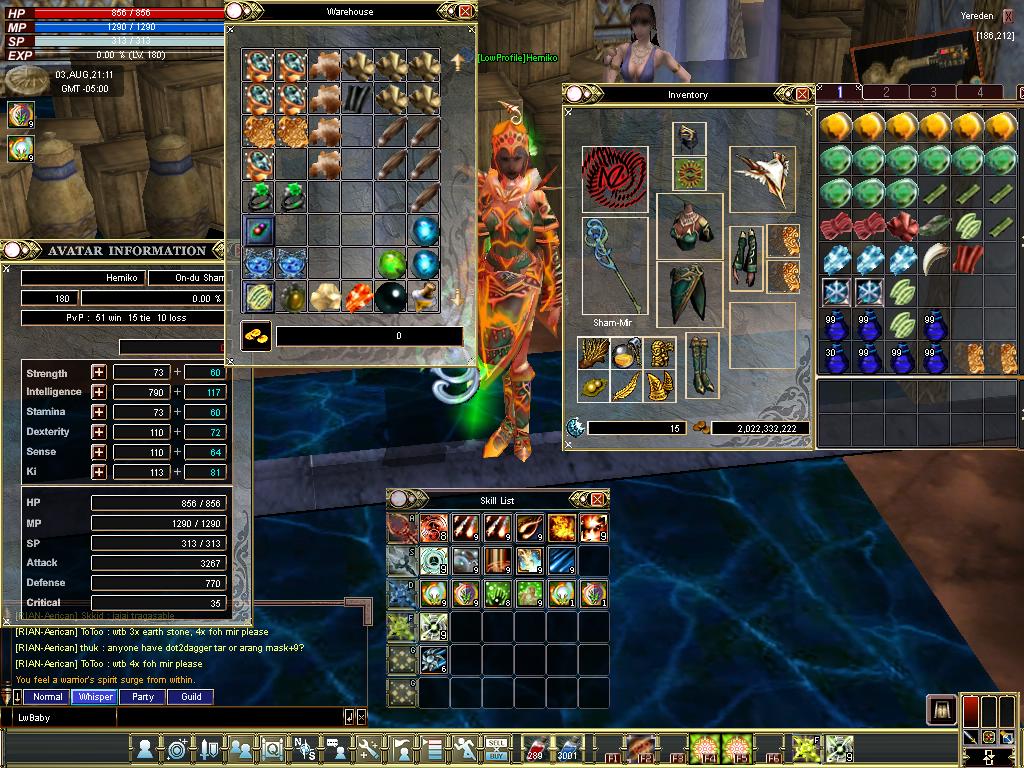Close the Warehouse window
The image size is (1024, 768).
point(466,12)
